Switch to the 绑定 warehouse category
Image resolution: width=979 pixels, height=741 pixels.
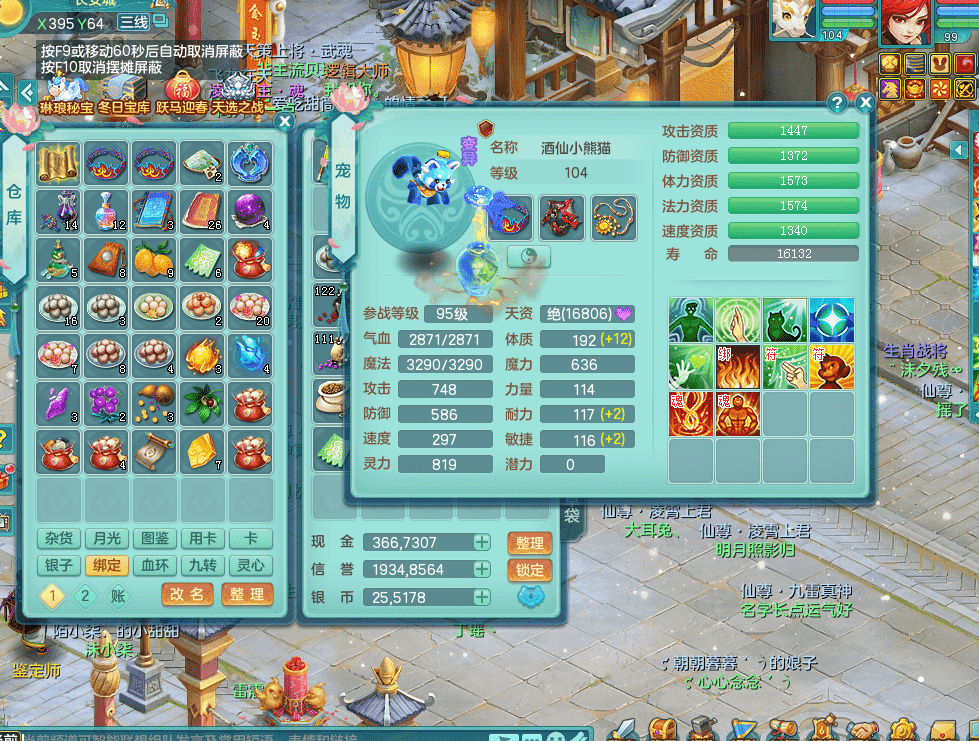107,565
